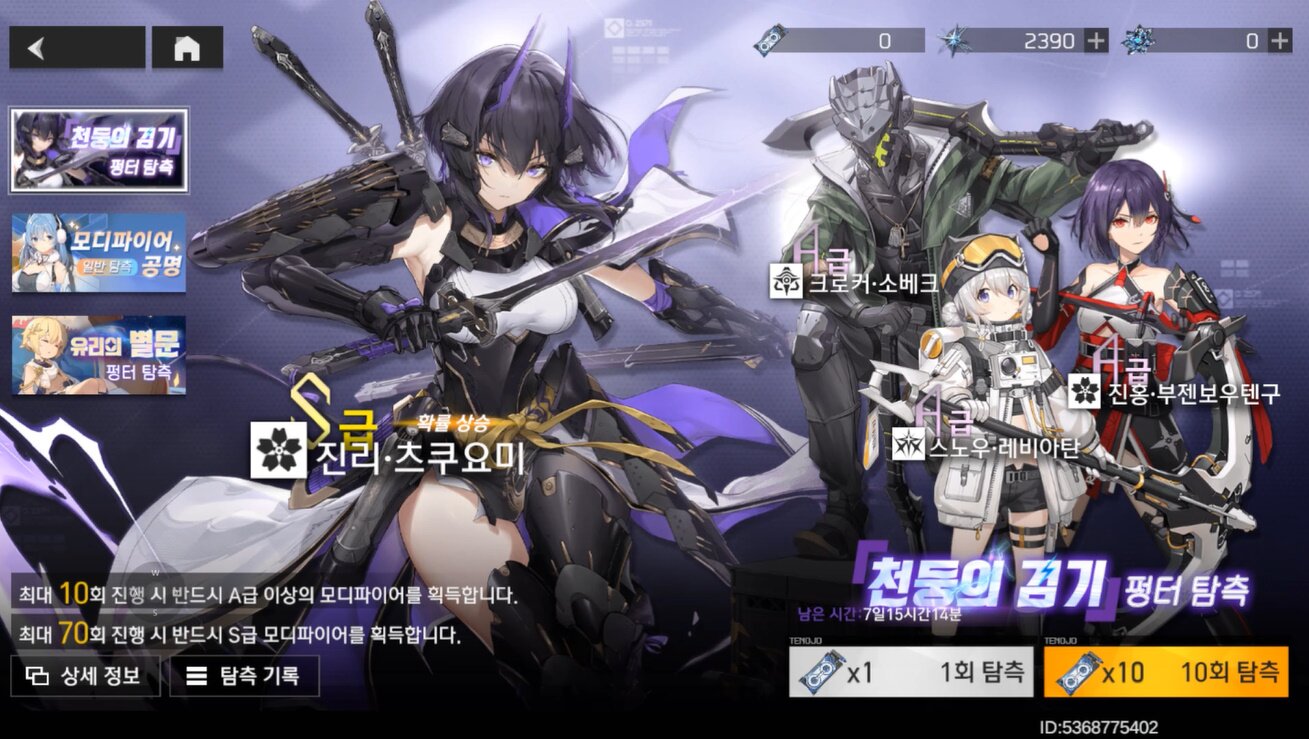Perform a 1회 탐측 single pull
Screen dimensions: 1309x739
(910, 672)
